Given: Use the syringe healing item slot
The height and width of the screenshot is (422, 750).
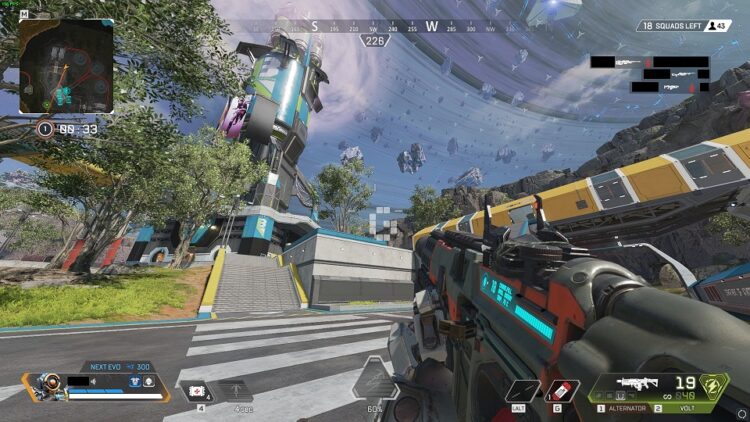Looking at the screenshot, I should point(197,390).
